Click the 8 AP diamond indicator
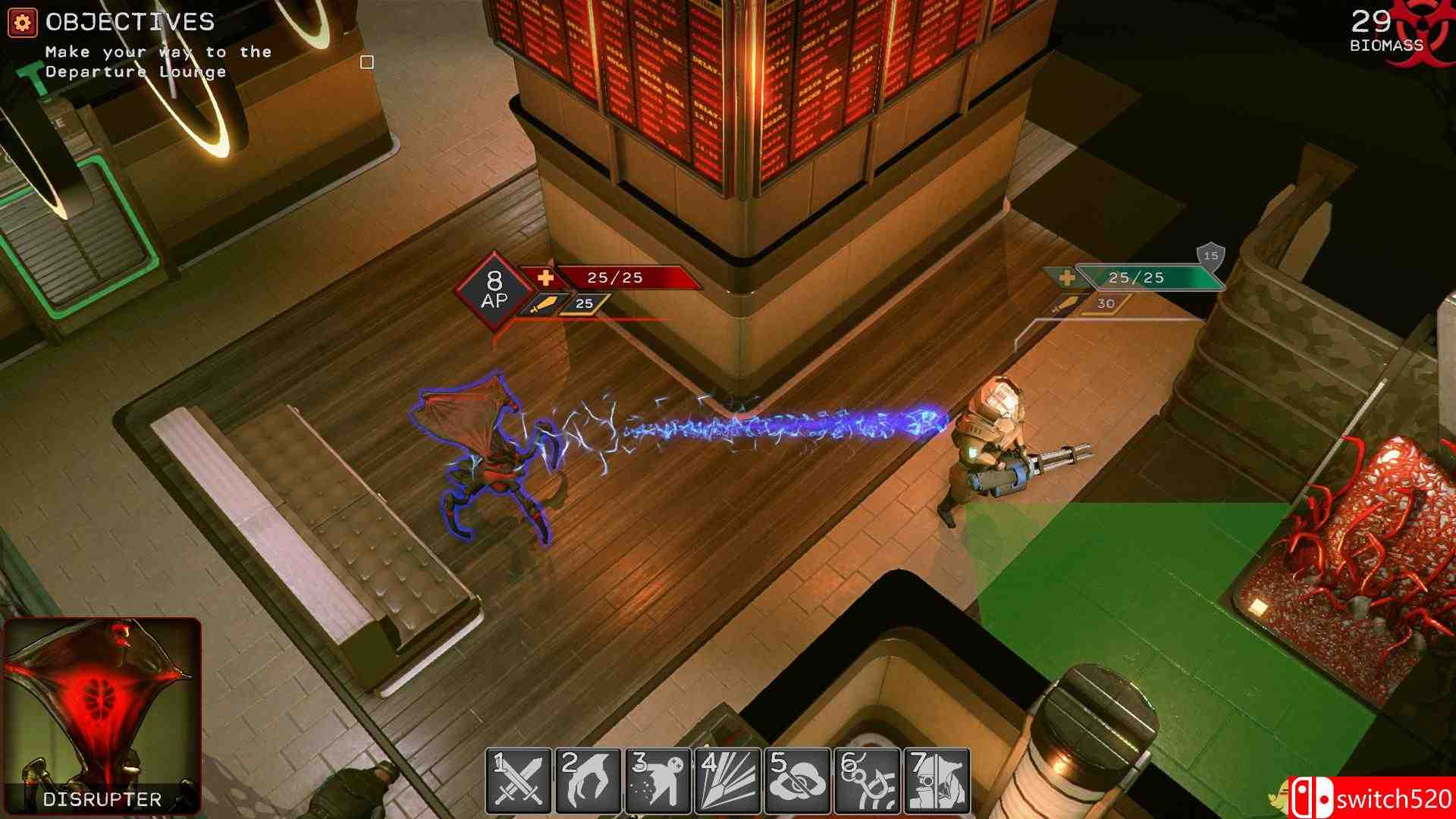This screenshot has height=819, width=1456. point(496,287)
